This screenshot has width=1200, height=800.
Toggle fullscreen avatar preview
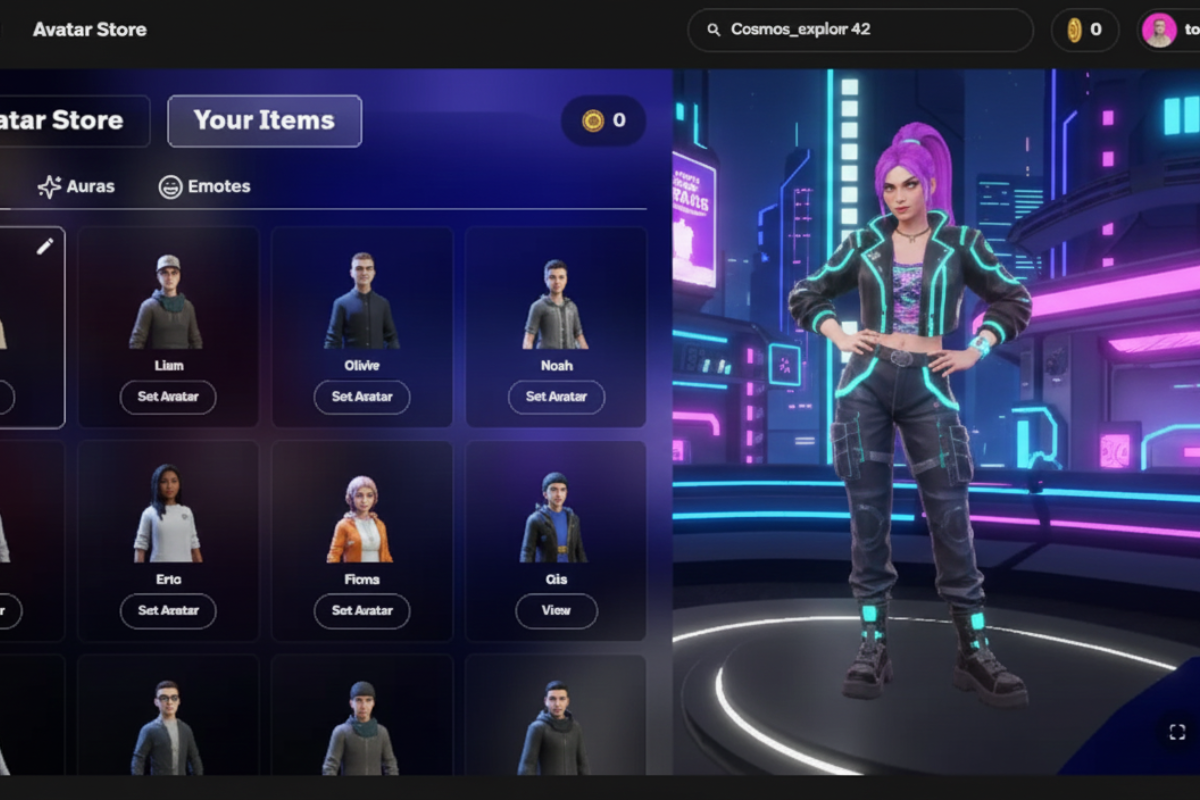coord(1177,732)
